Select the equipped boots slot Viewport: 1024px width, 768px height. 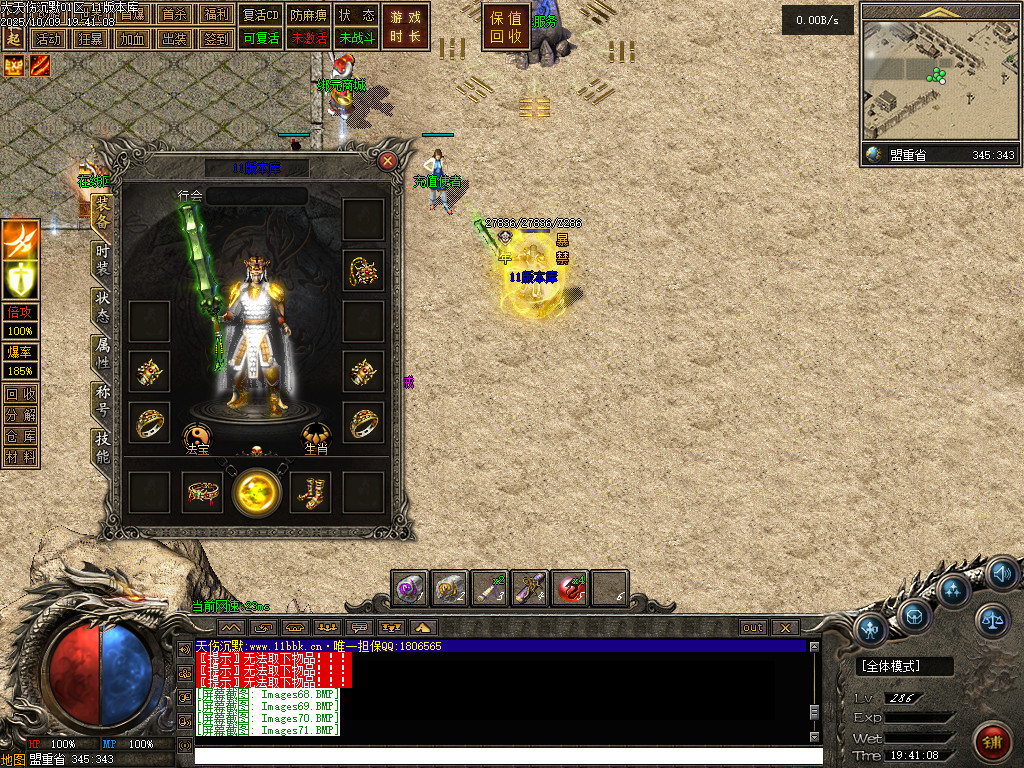(310, 492)
